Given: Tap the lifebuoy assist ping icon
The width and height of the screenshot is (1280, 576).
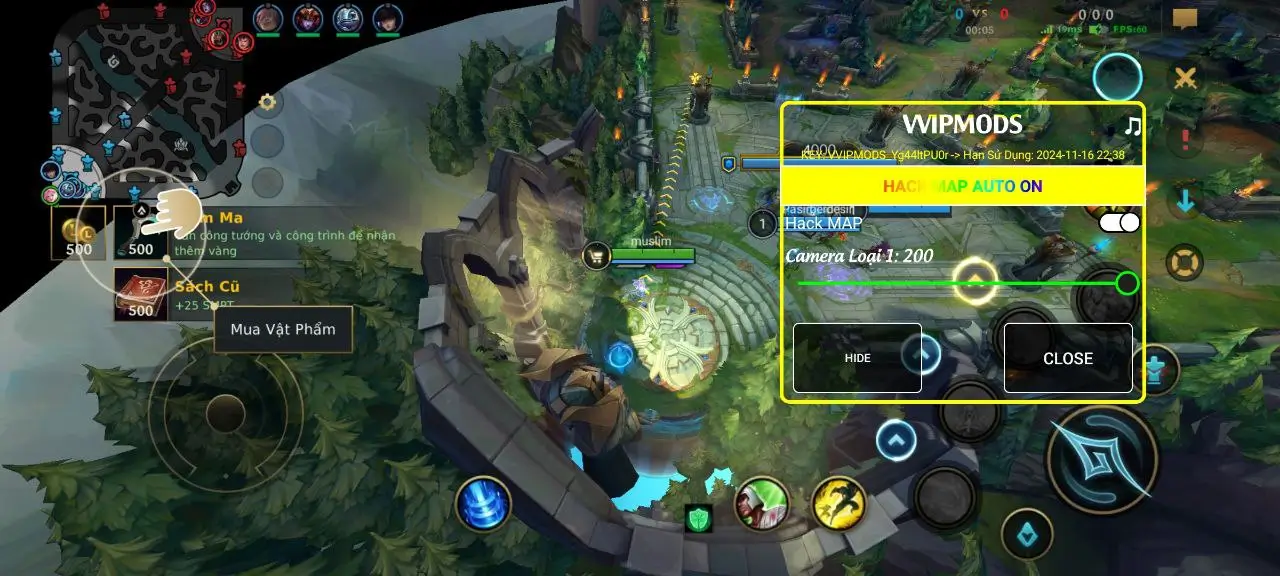Looking at the screenshot, I should [x=1185, y=263].
